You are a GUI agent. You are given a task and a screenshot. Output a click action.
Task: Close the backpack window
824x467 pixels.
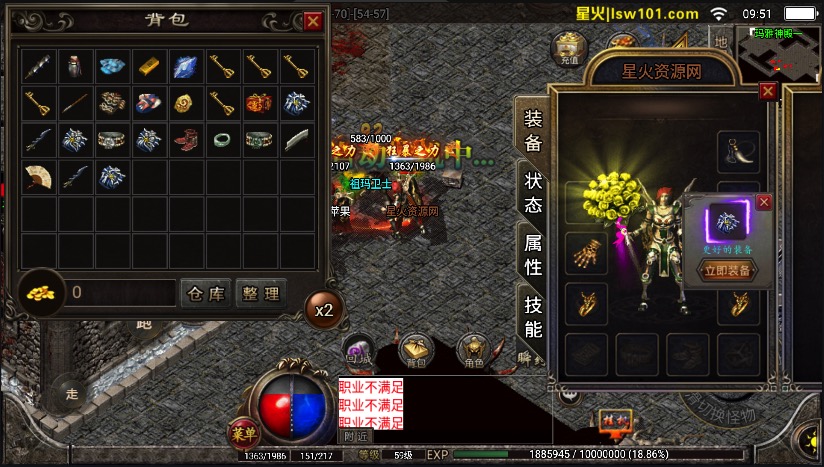[x=313, y=20]
